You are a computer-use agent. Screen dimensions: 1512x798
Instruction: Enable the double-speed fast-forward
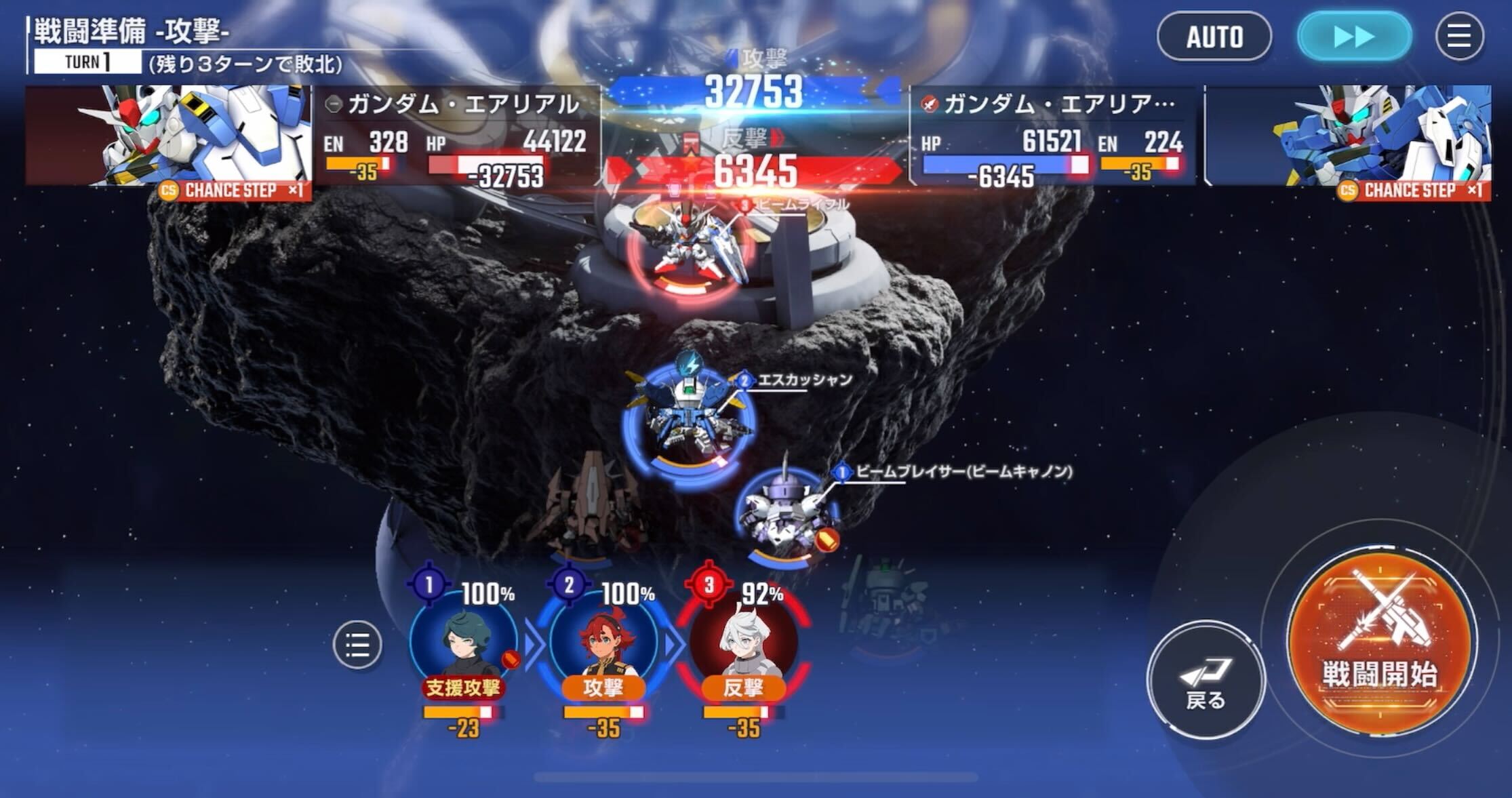click(1355, 39)
